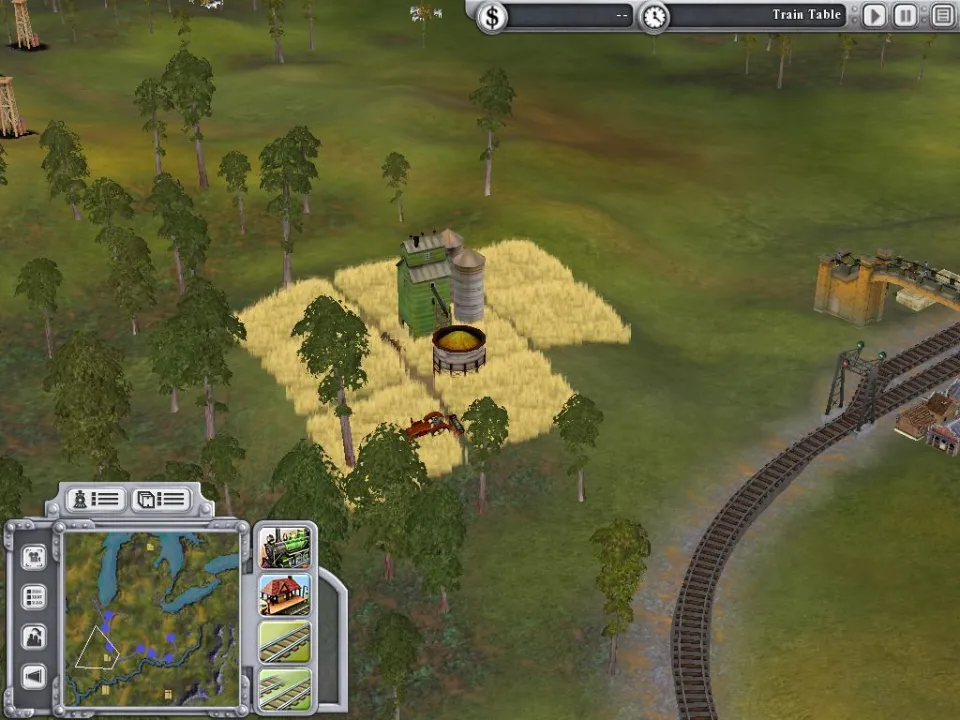This screenshot has width=960, height=720.
Task: Click the dollar sign finances icon
Action: click(x=491, y=16)
